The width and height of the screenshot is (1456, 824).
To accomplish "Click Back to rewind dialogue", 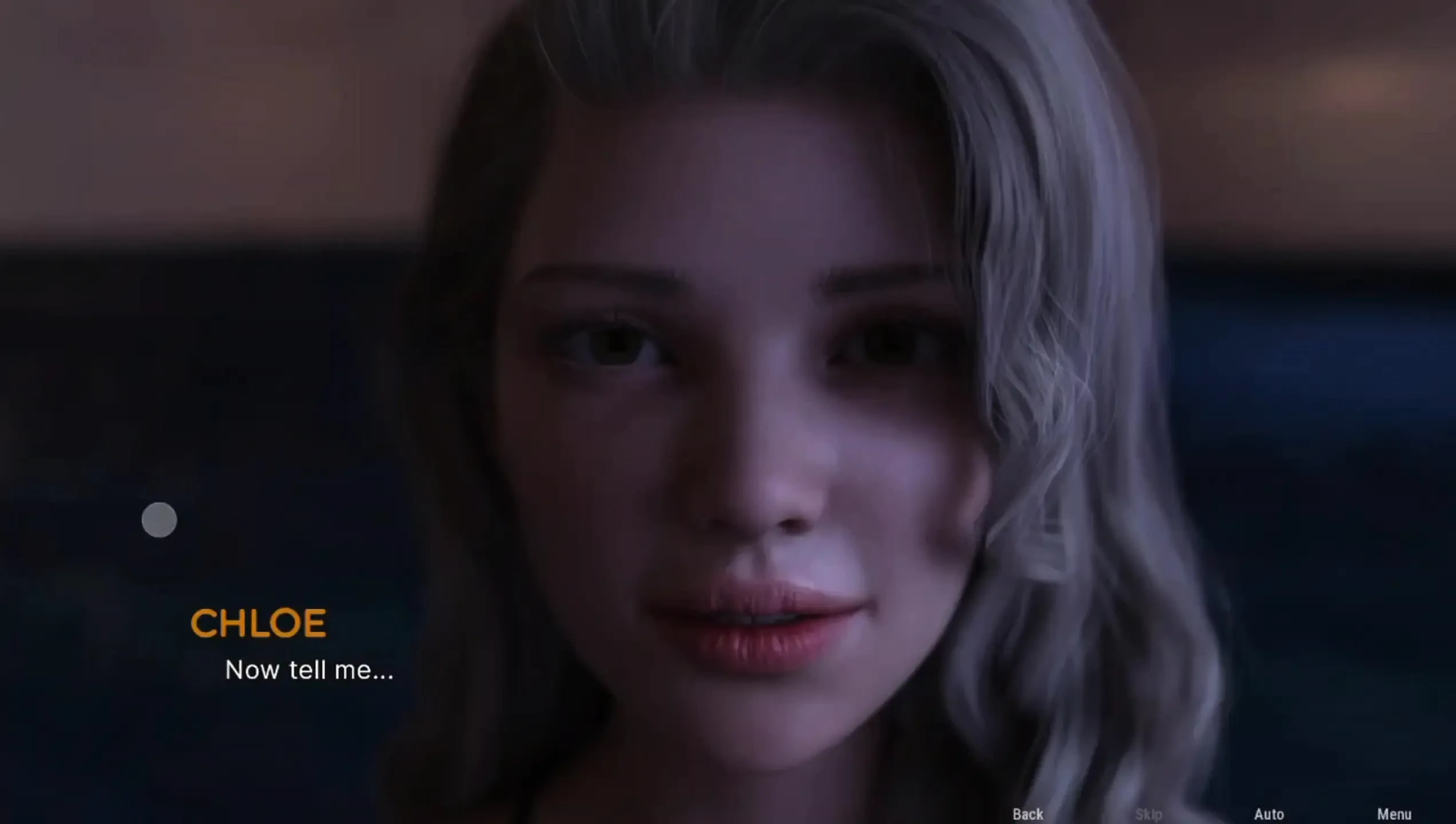I will coord(1027,814).
